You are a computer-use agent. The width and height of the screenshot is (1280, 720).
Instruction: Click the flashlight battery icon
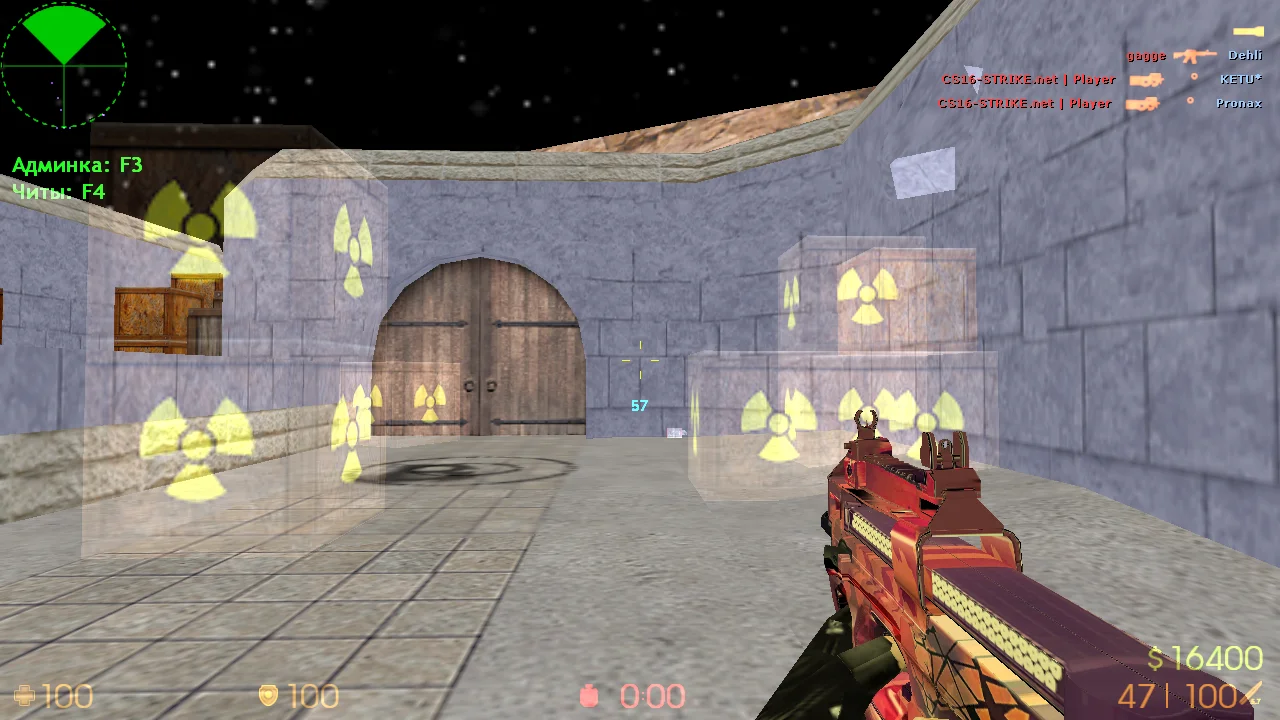click(x=1247, y=32)
